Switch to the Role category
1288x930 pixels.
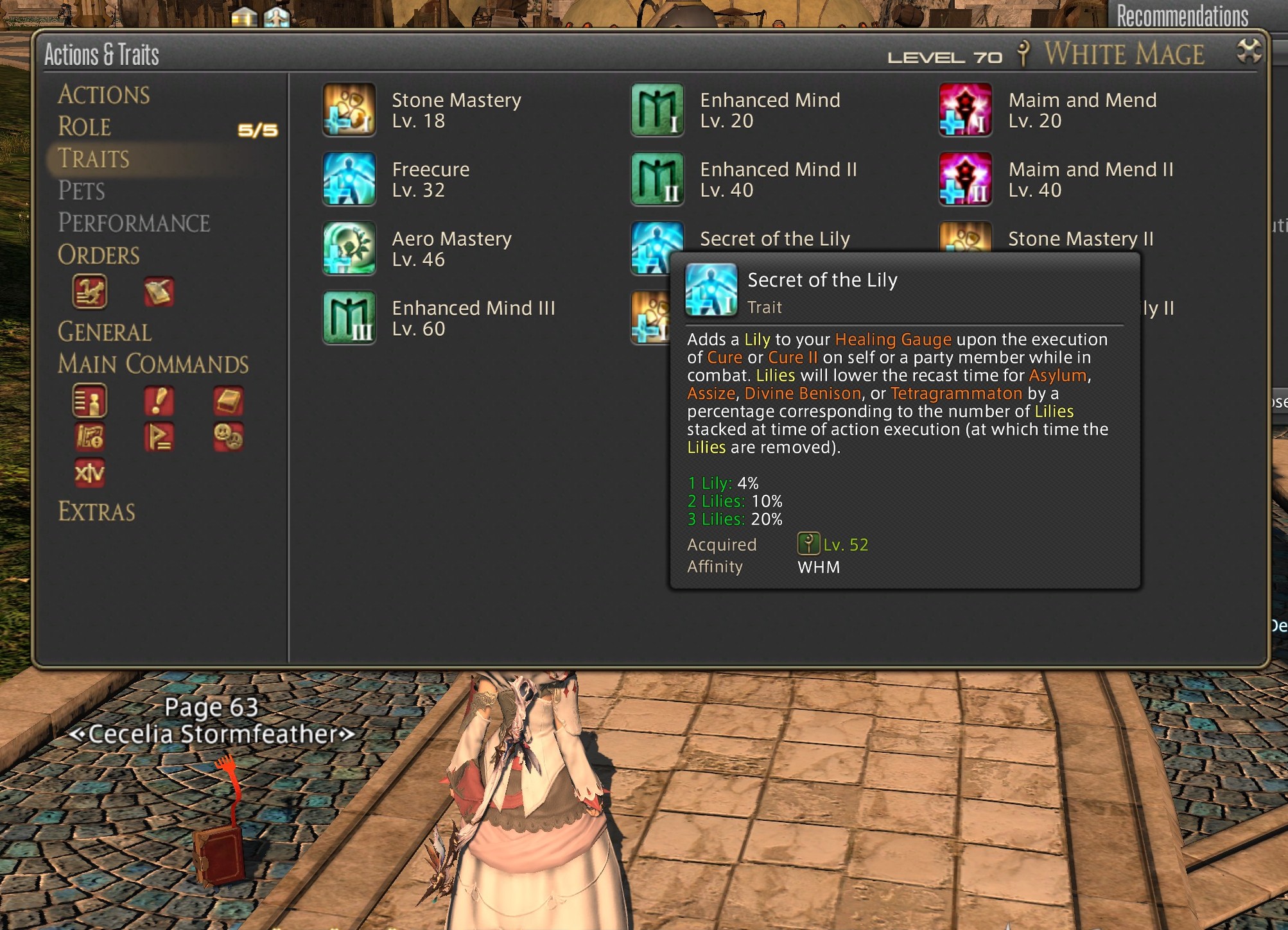click(84, 127)
